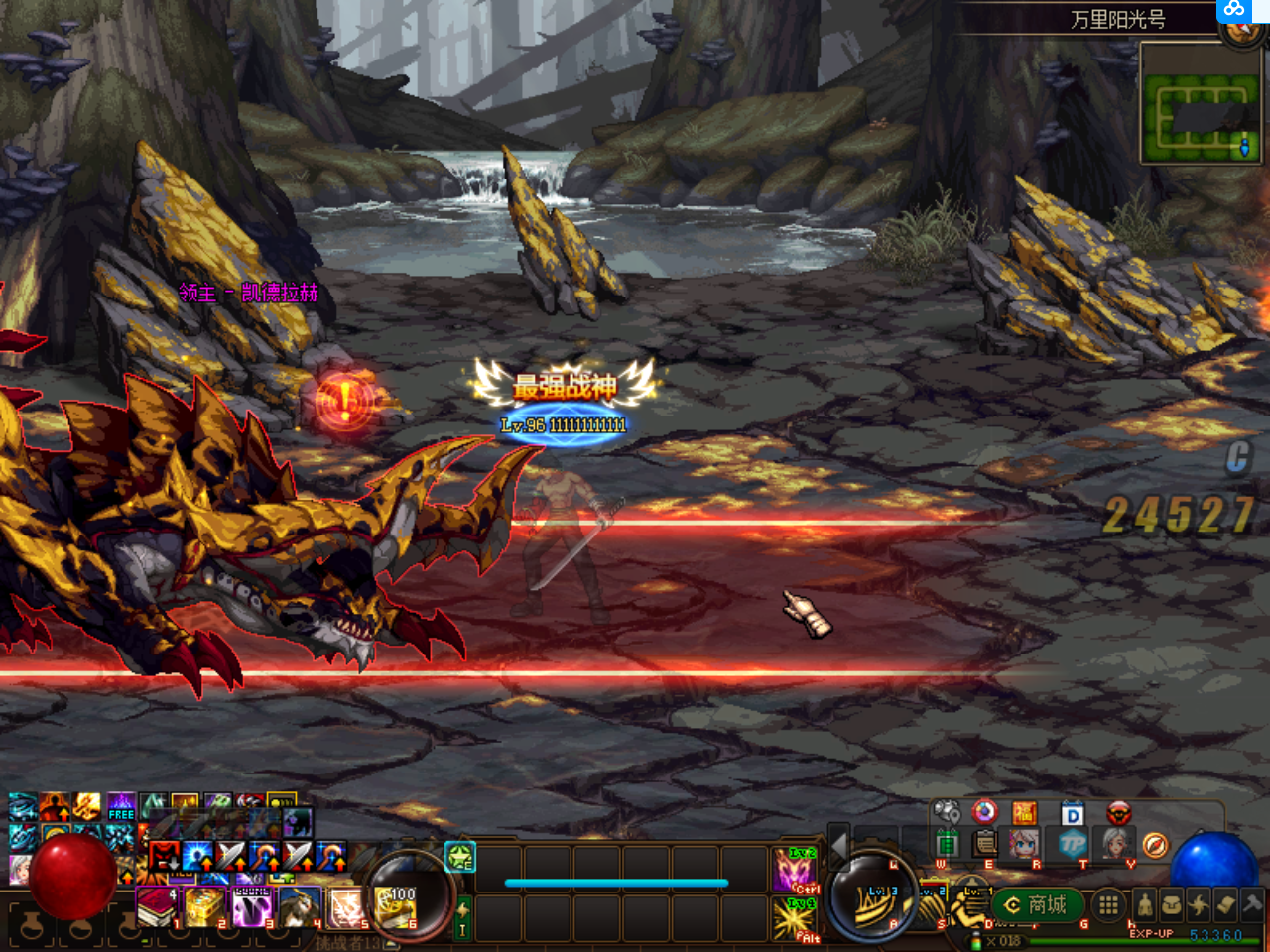This screenshot has height=952, width=1270.
Task: Open the 商城 shop button
Action: [x=1036, y=904]
